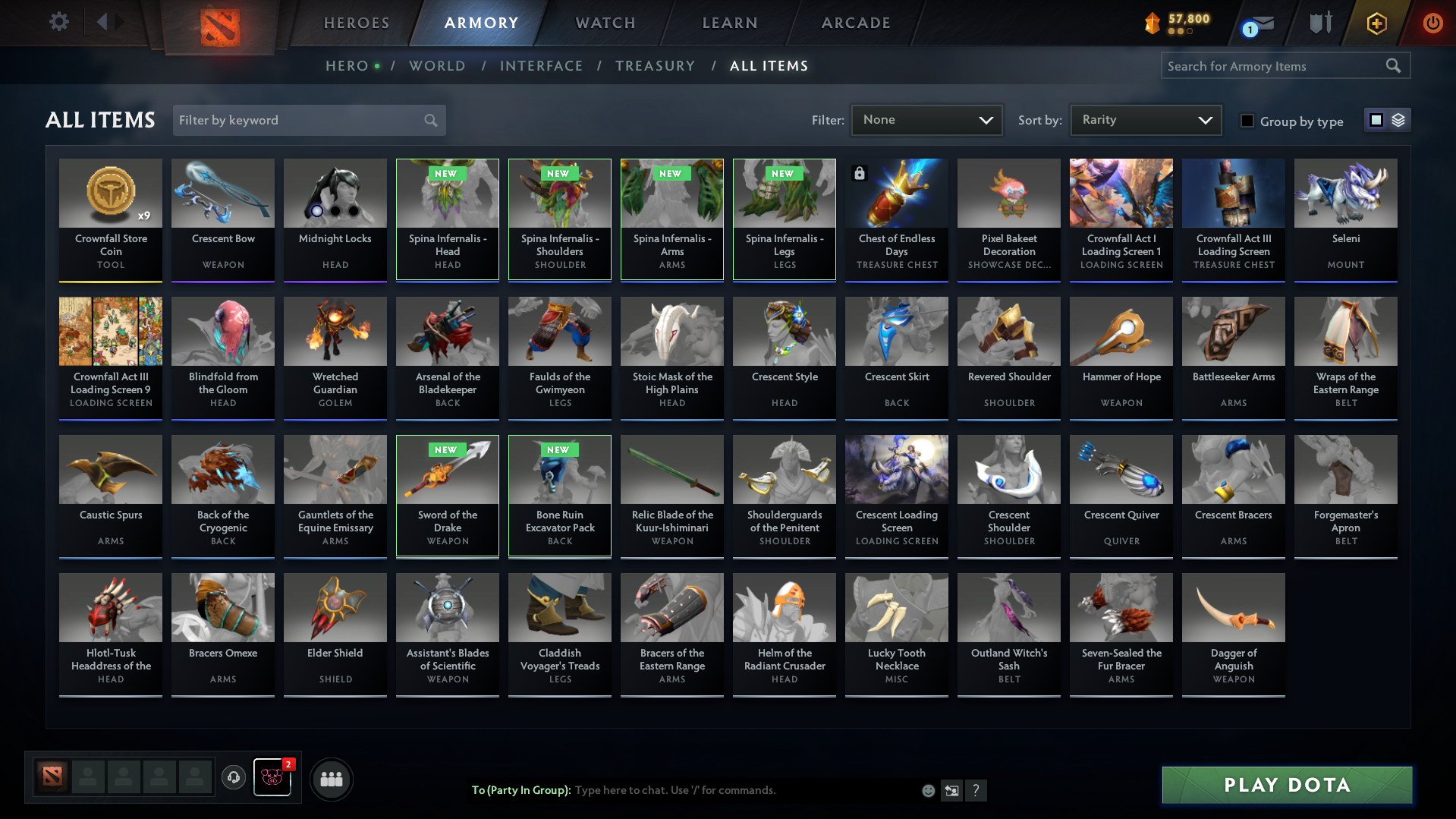Screen dimensions: 1456x819
Task: Open the HERO page link
Action: coord(346,66)
